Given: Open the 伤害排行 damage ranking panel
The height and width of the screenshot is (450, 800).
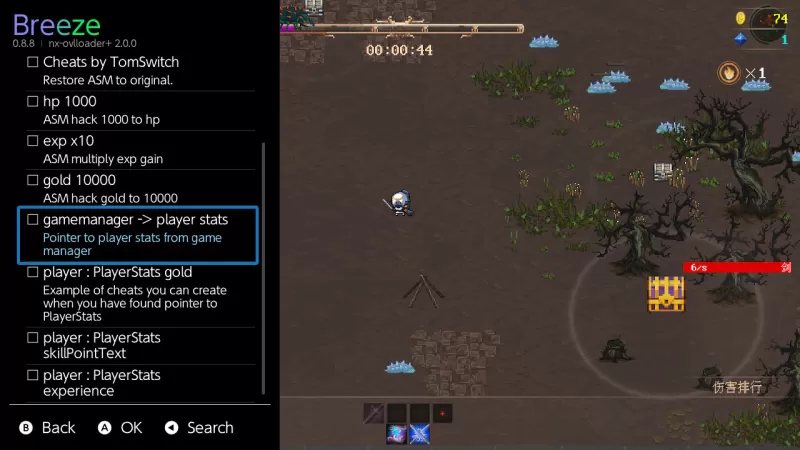Looking at the screenshot, I should click(738, 386).
